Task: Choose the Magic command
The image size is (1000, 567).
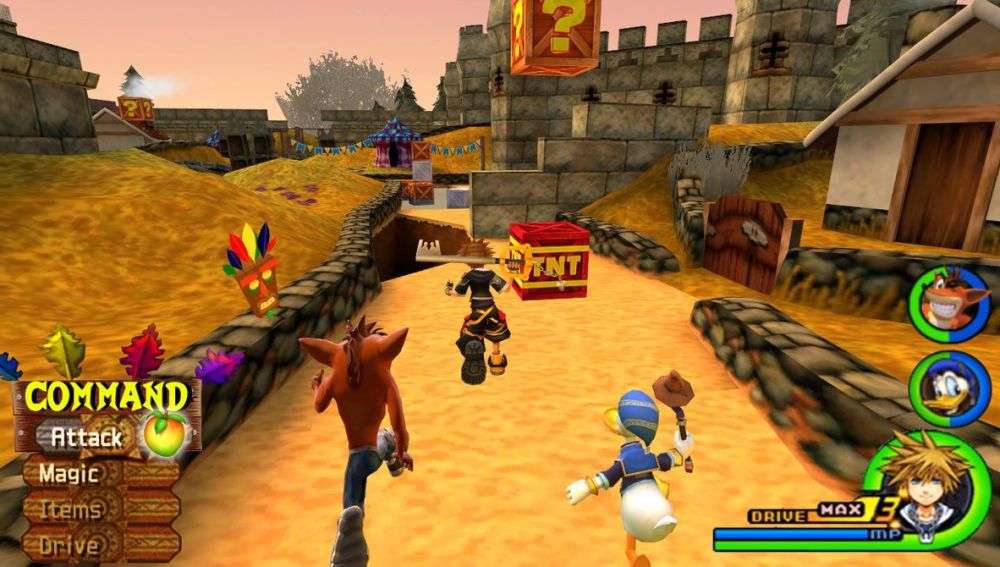Action: (x=70, y=473)
